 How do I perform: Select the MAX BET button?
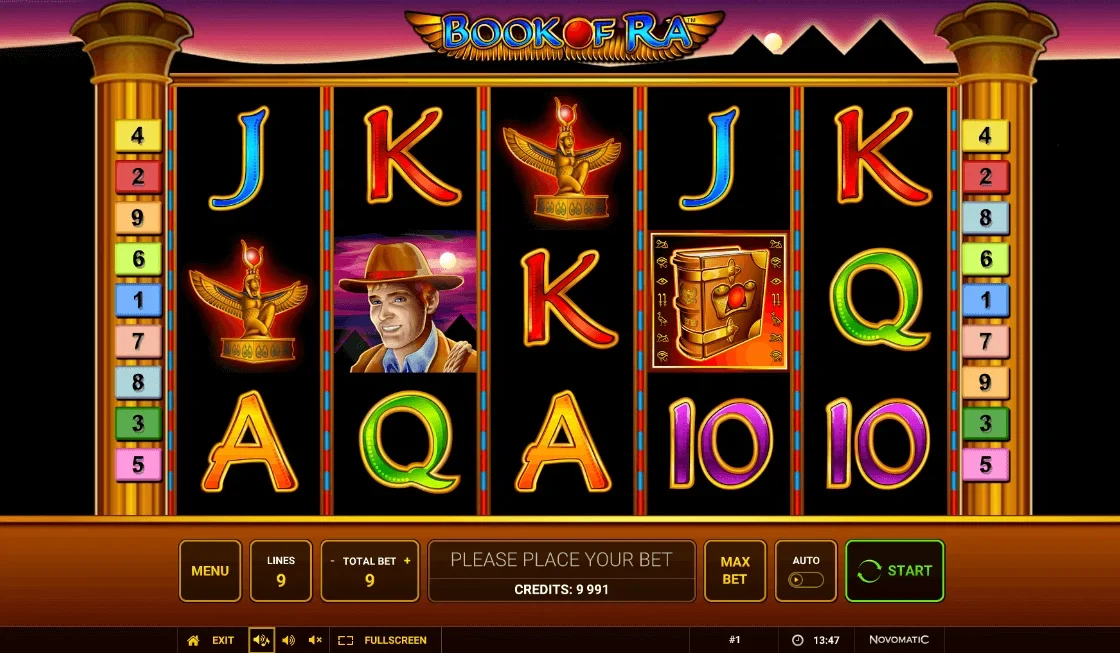(x=735, y=571)
